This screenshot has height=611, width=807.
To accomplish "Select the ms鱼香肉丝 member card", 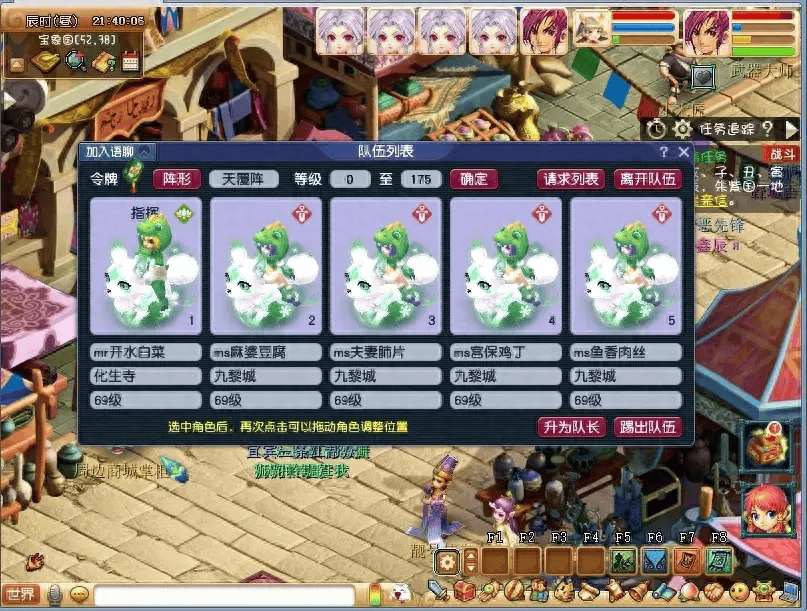I will tap(626, 265).
